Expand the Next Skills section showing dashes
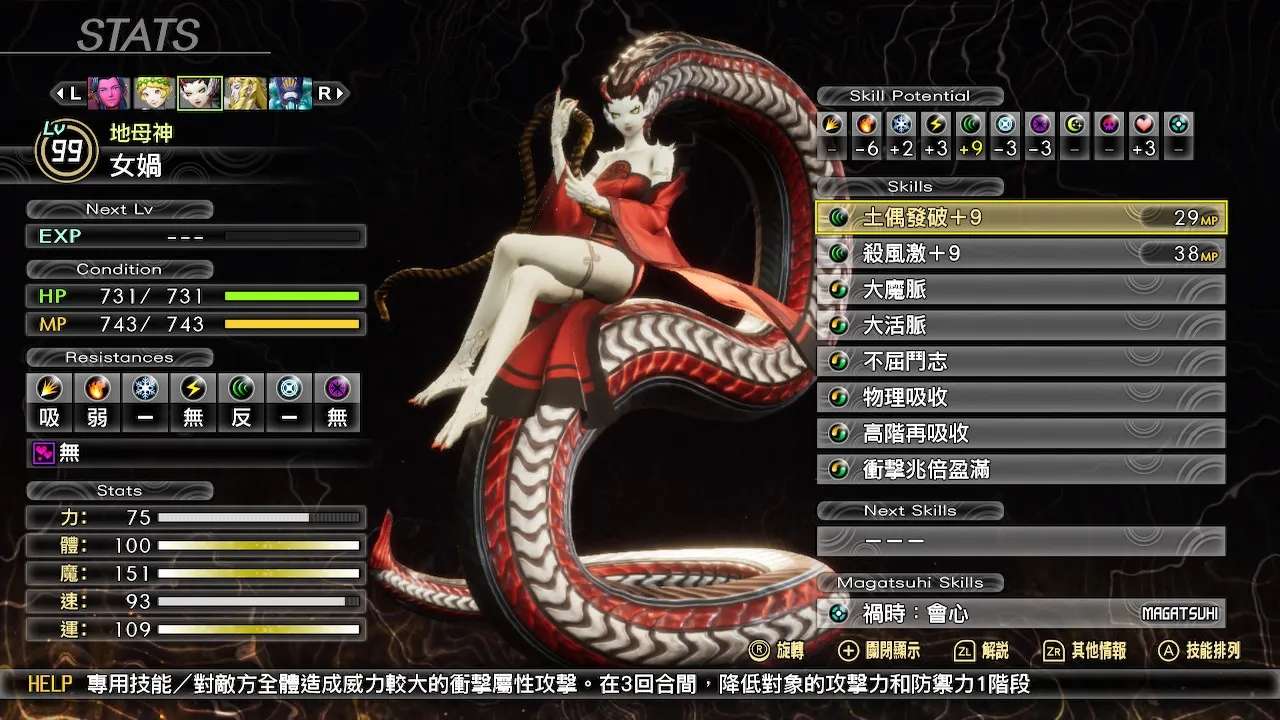Screen dimensions: 1280x720 point(1020,541)
